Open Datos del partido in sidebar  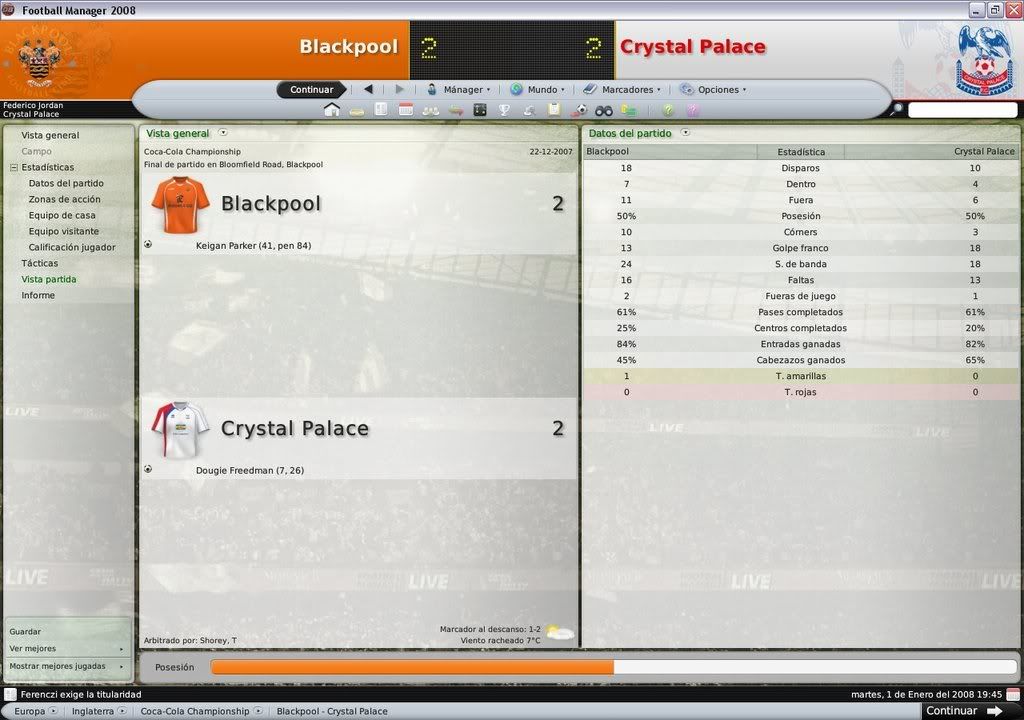point(66,183)
